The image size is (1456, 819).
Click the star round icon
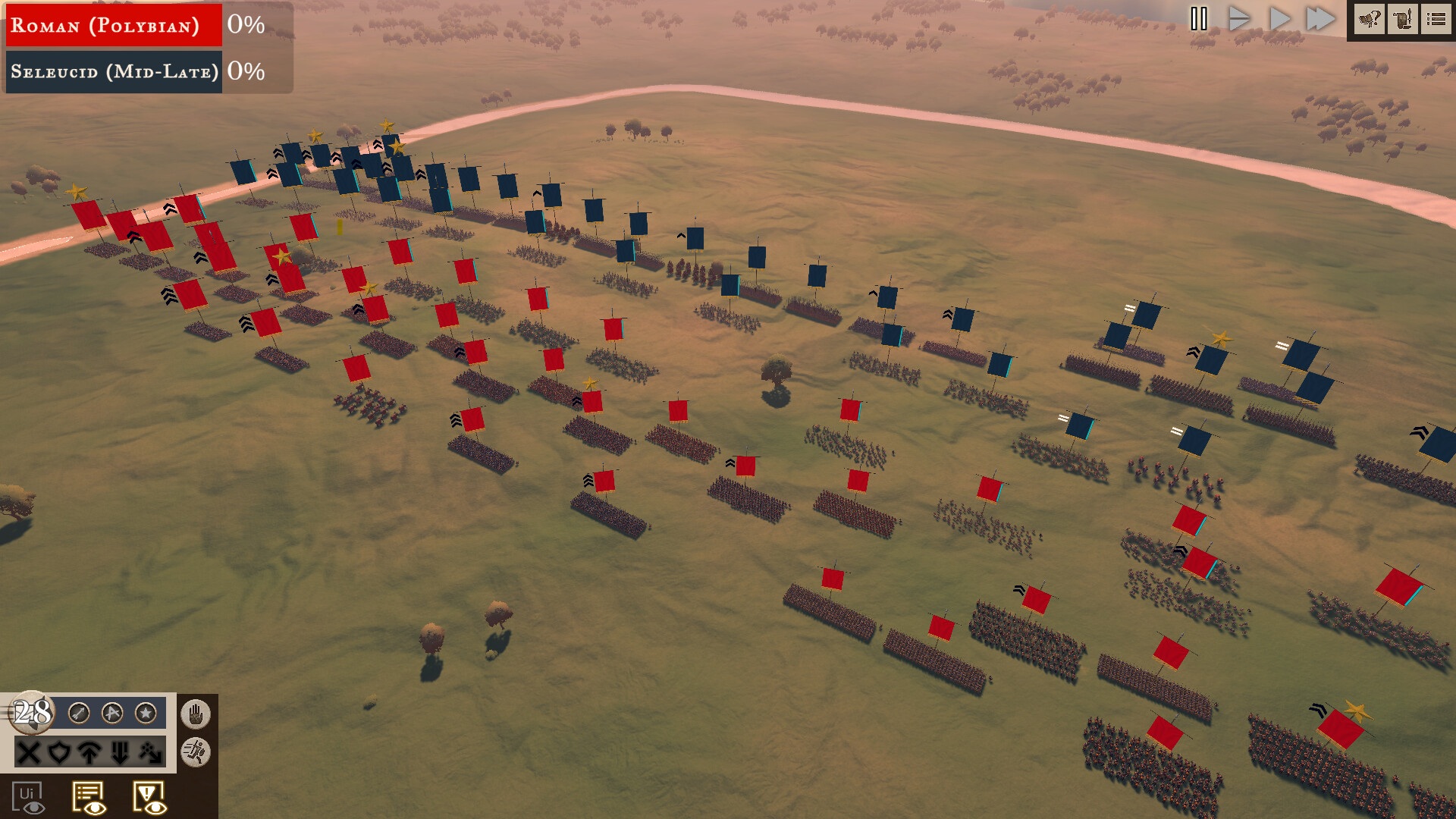point(146,713)
